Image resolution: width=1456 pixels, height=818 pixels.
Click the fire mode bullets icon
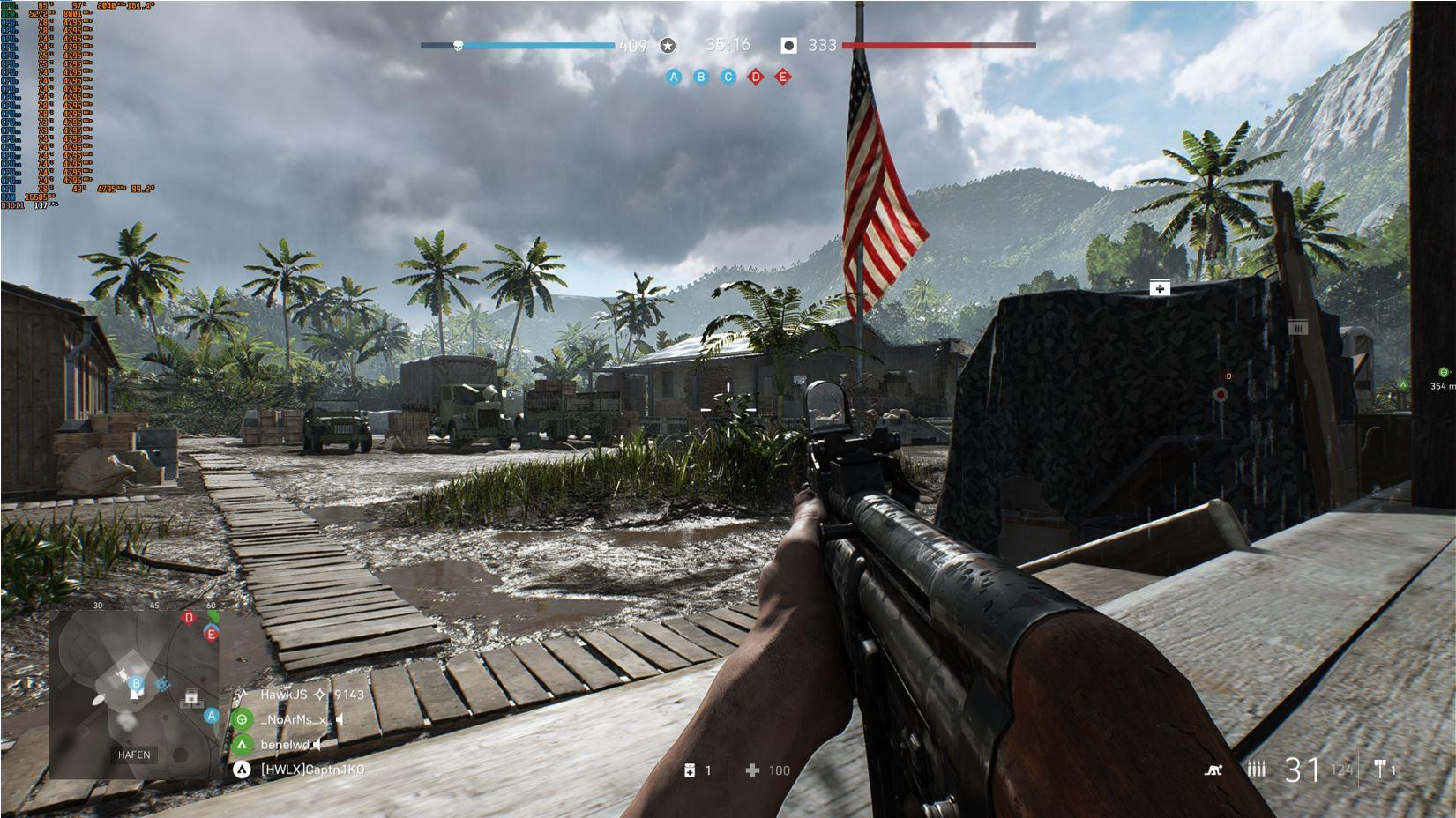click(1257, 770)
